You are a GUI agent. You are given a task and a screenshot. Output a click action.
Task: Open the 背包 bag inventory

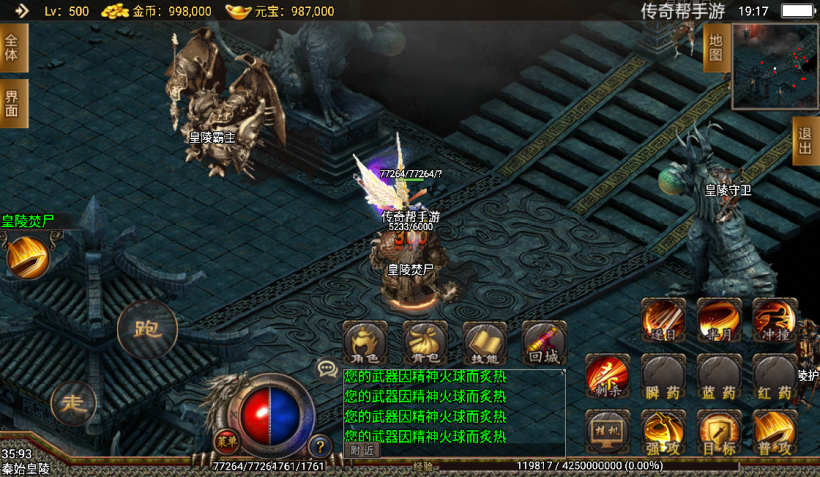click(425, 343)
